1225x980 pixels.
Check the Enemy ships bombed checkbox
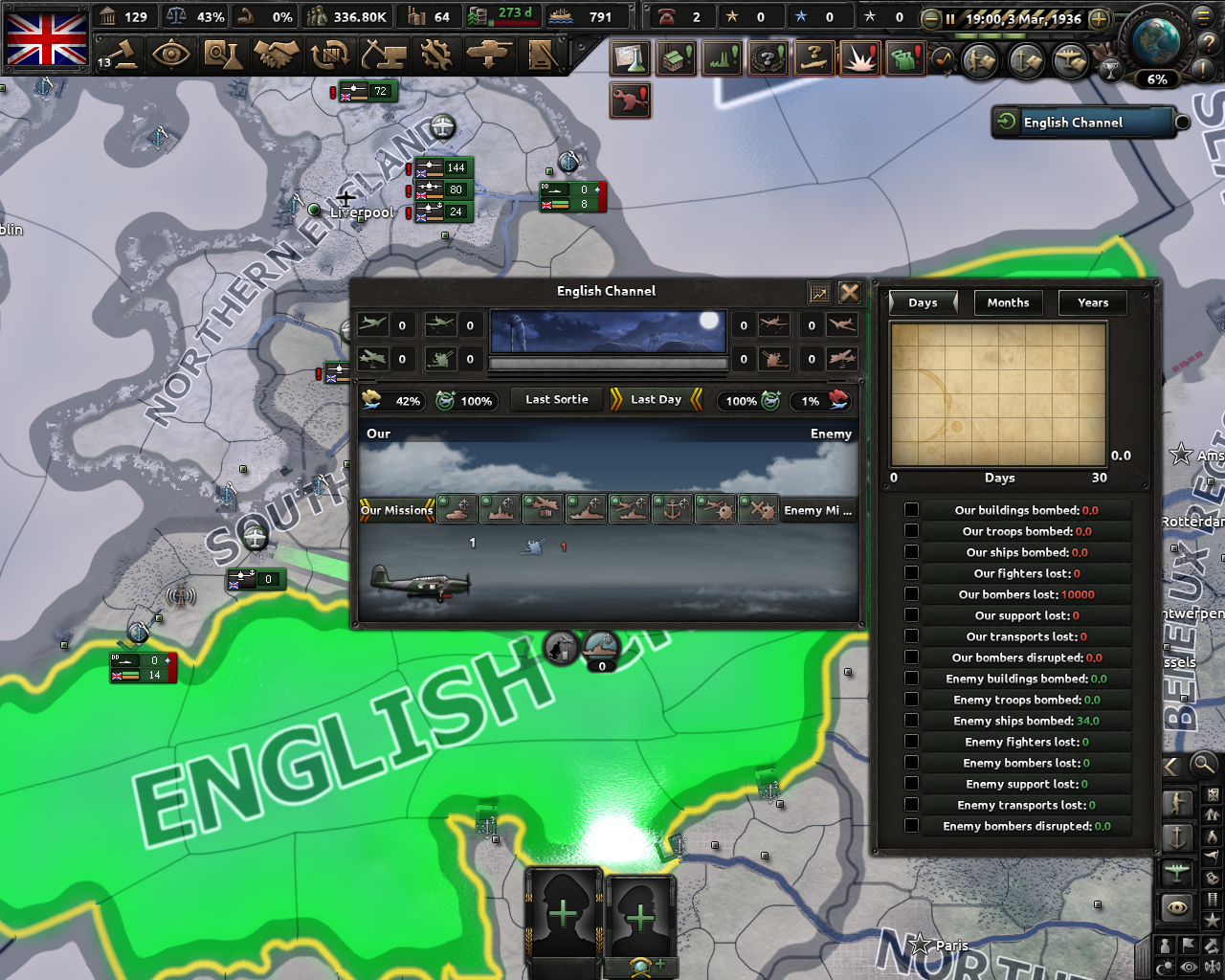912,721
